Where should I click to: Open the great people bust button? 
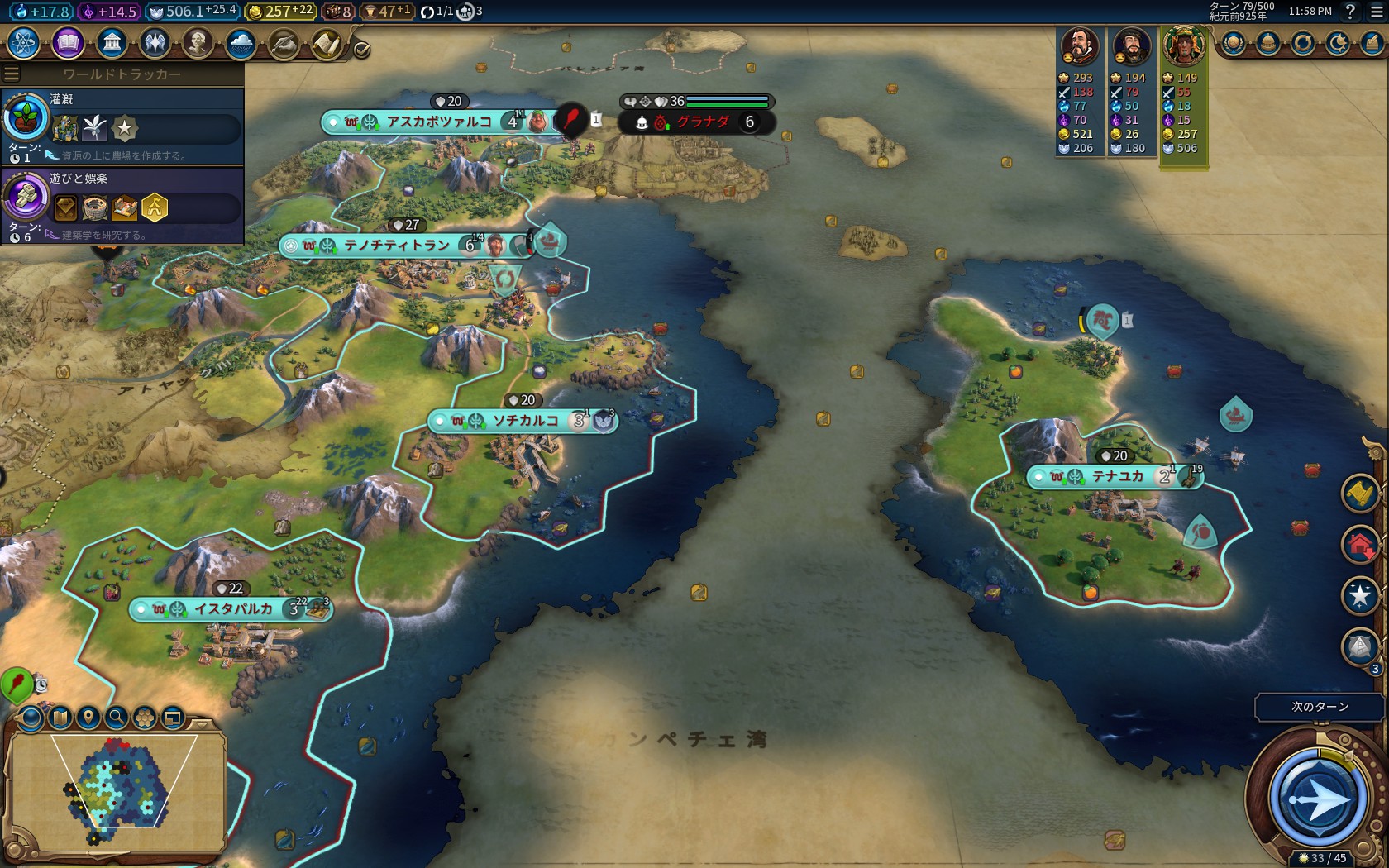point(198,42)
